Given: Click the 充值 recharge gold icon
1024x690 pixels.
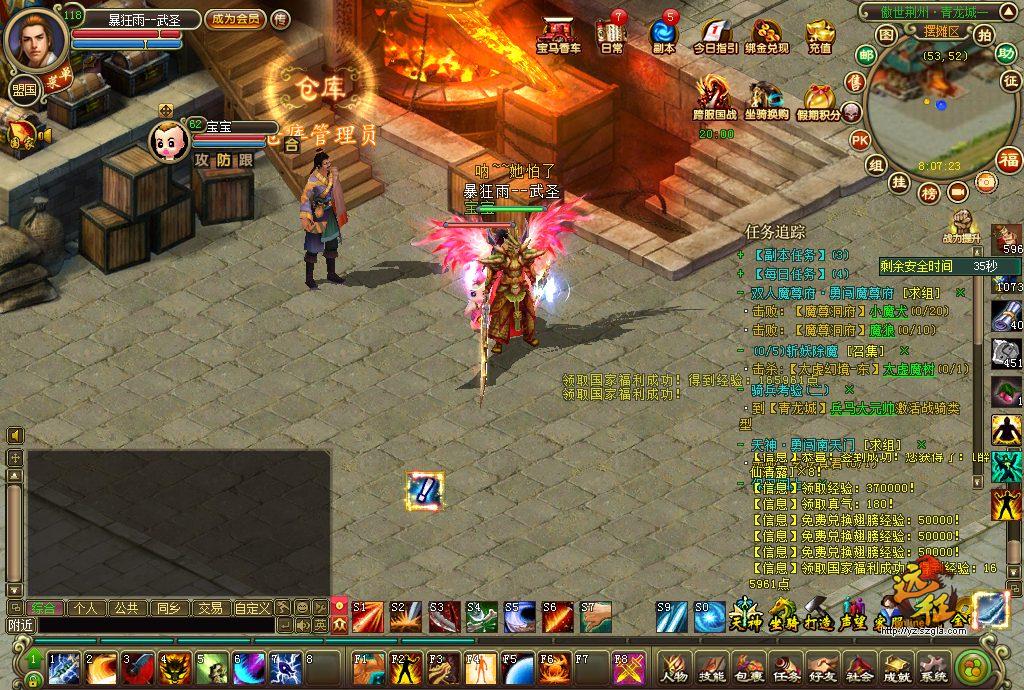Looking at the screenshot, I should 820,35.
